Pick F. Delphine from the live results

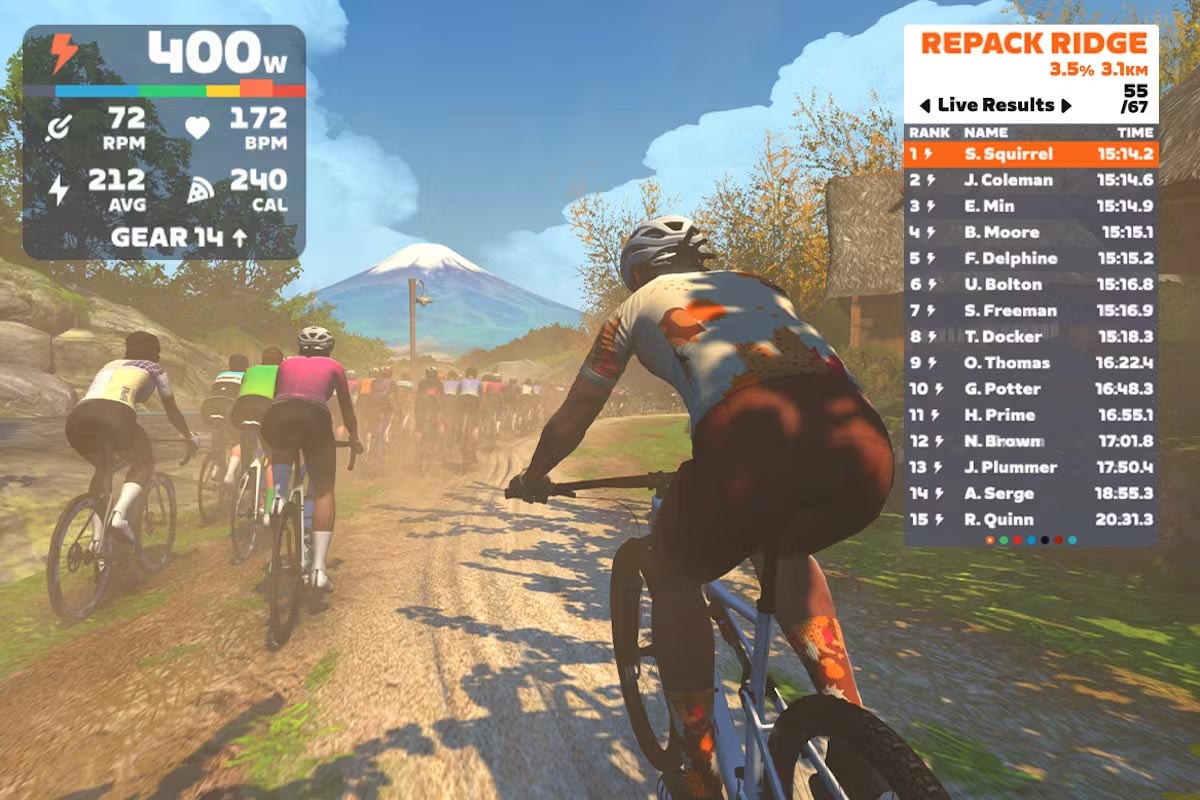(x=1030, y=258)
